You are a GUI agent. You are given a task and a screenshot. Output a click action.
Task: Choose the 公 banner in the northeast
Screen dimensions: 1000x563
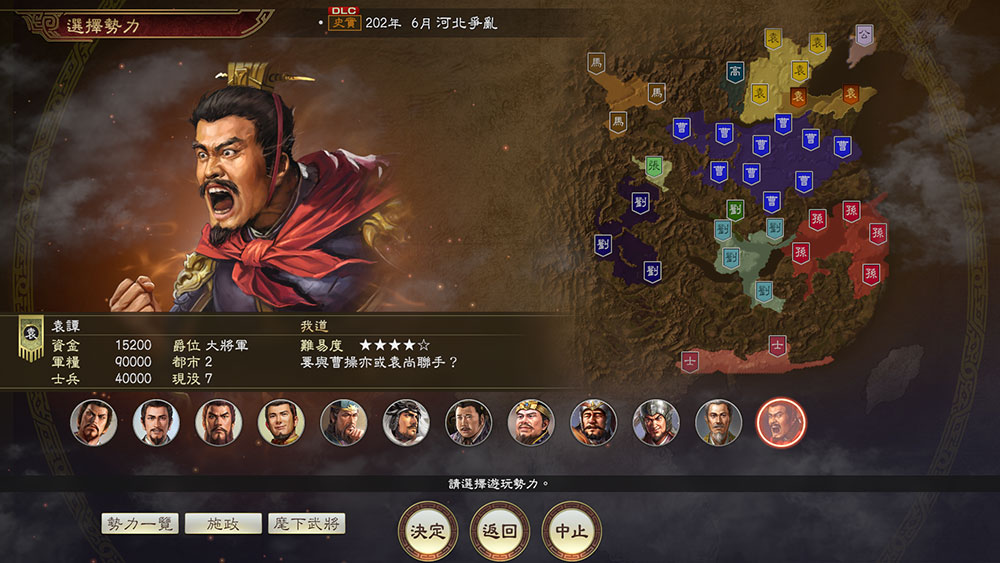point(864,34)
